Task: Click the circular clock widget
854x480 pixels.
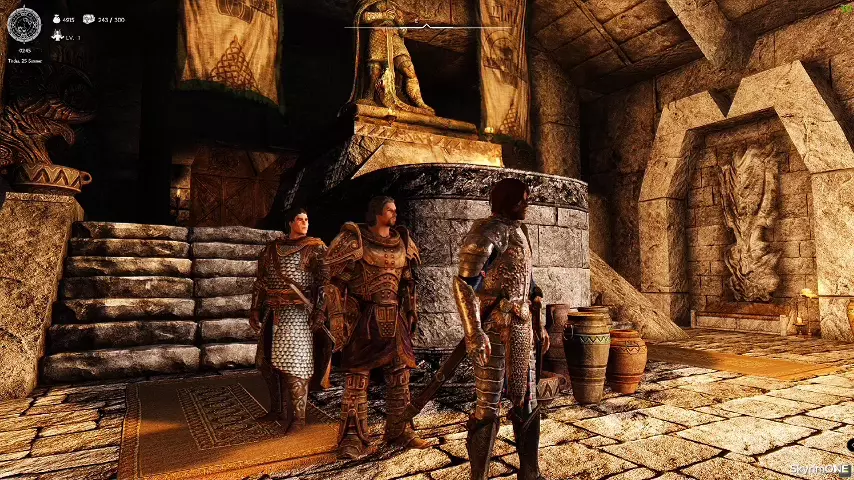Action: 23,23
